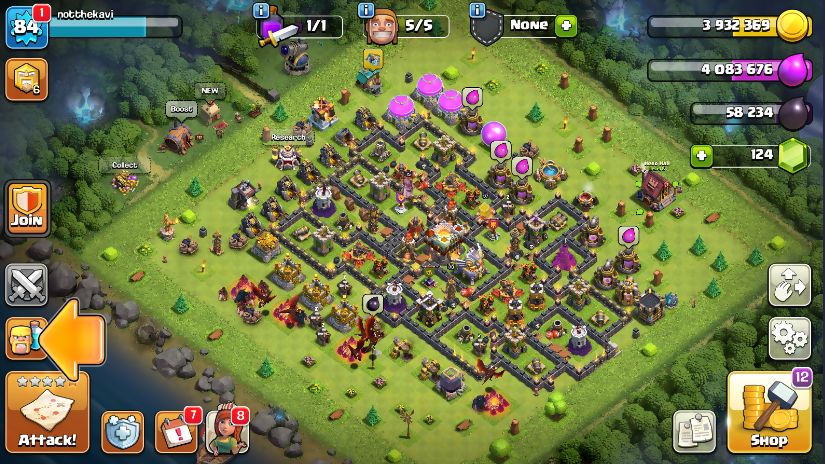Image resolution: width=825 pixels, height=464 pixels.
Task: Open the trophy league badge icon
Action: 26,79
